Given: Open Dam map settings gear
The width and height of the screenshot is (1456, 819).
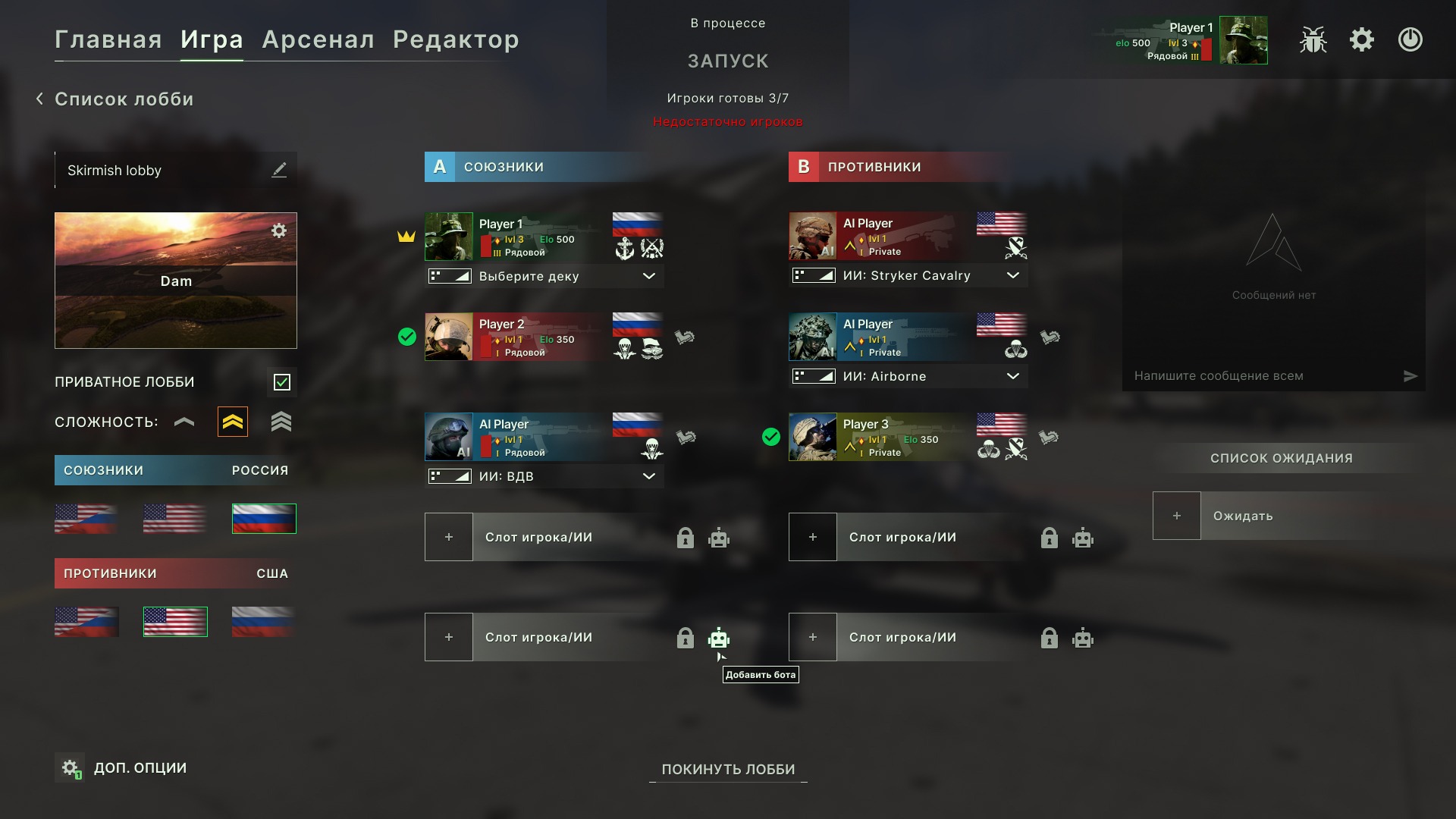Looking at the screenshot, I should [x=279, y=231].
